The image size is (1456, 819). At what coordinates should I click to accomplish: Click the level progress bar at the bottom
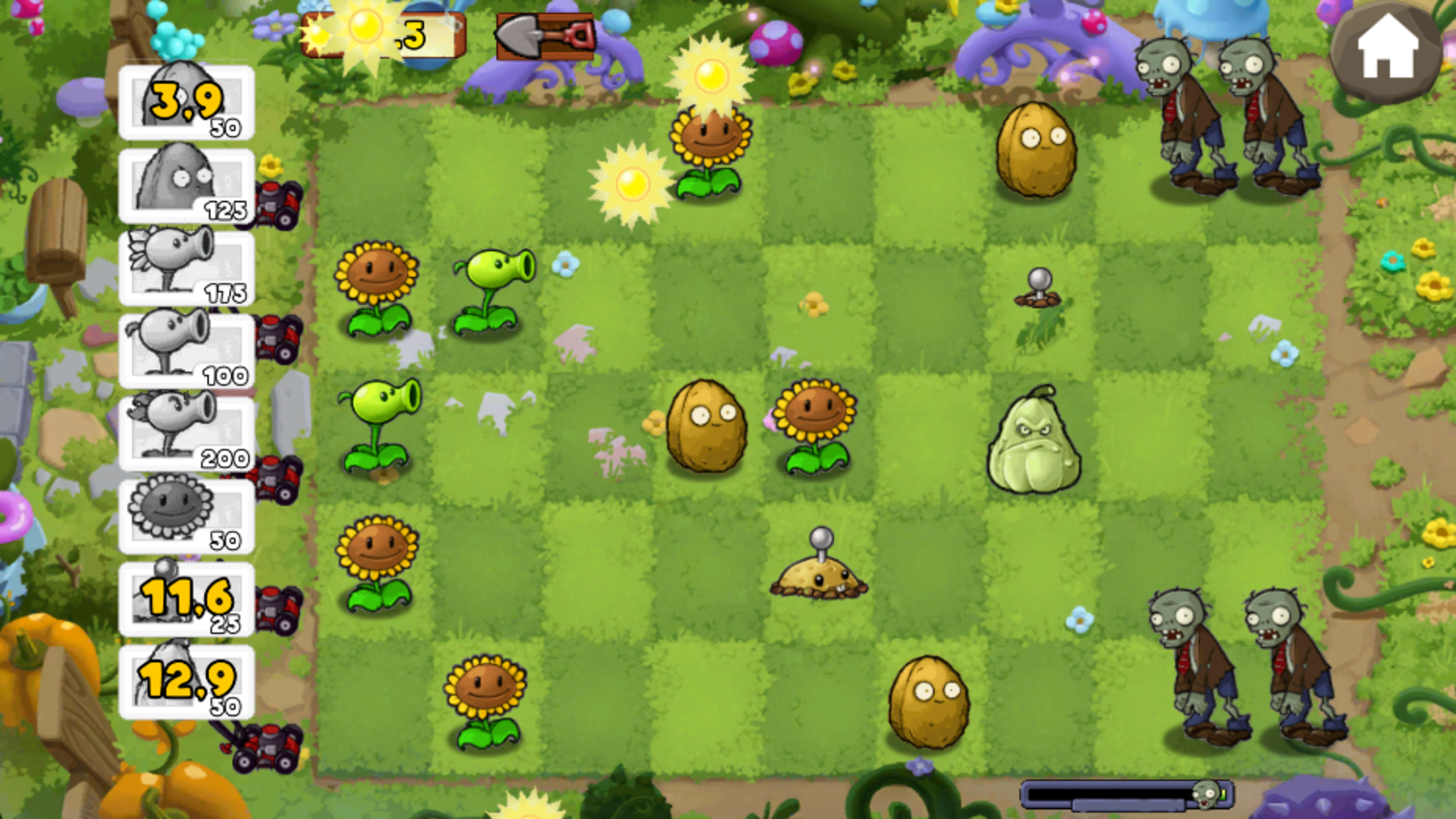tap(1115, 792)
